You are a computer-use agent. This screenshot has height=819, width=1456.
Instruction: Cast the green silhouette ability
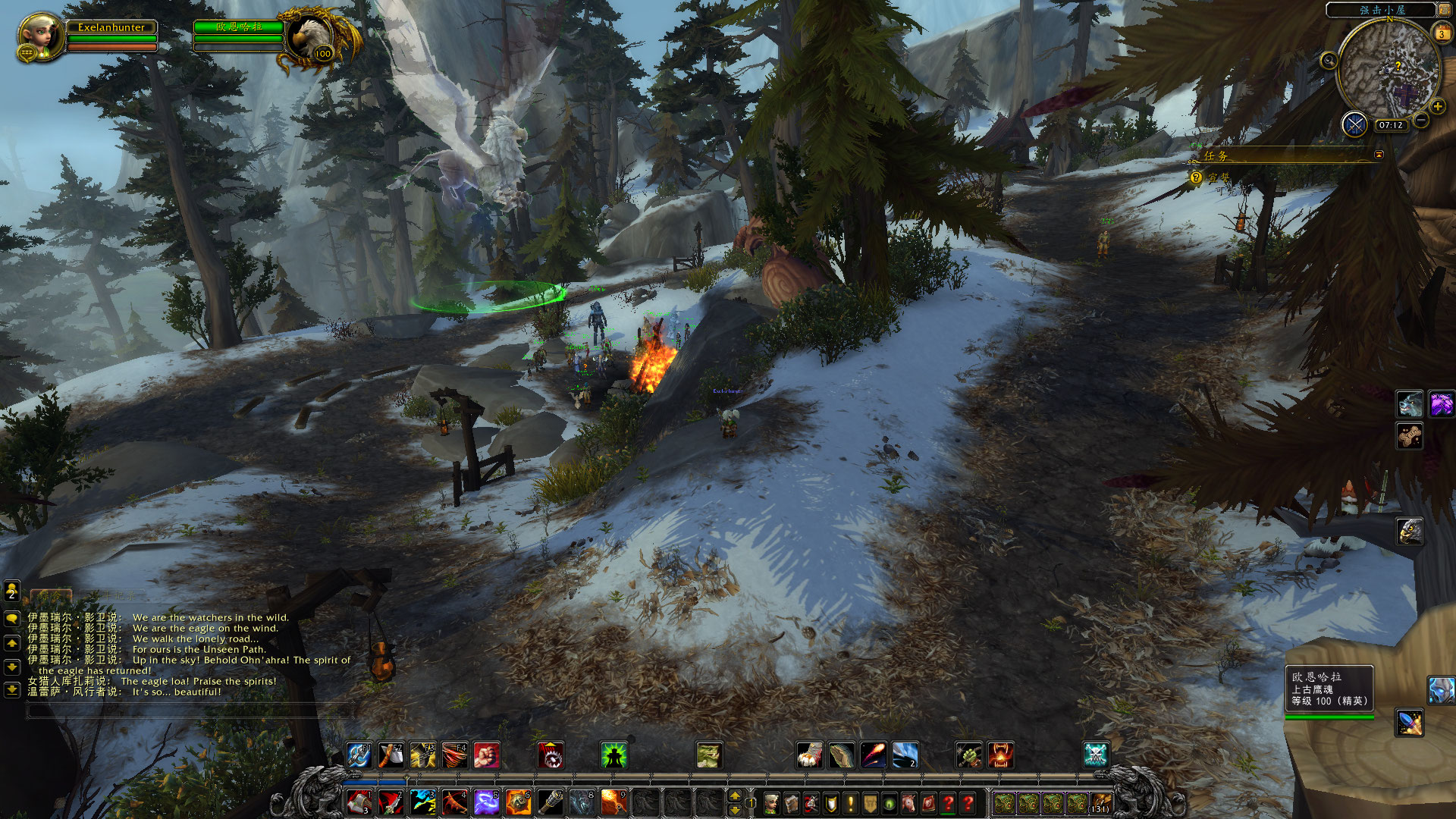coord(613,755)
